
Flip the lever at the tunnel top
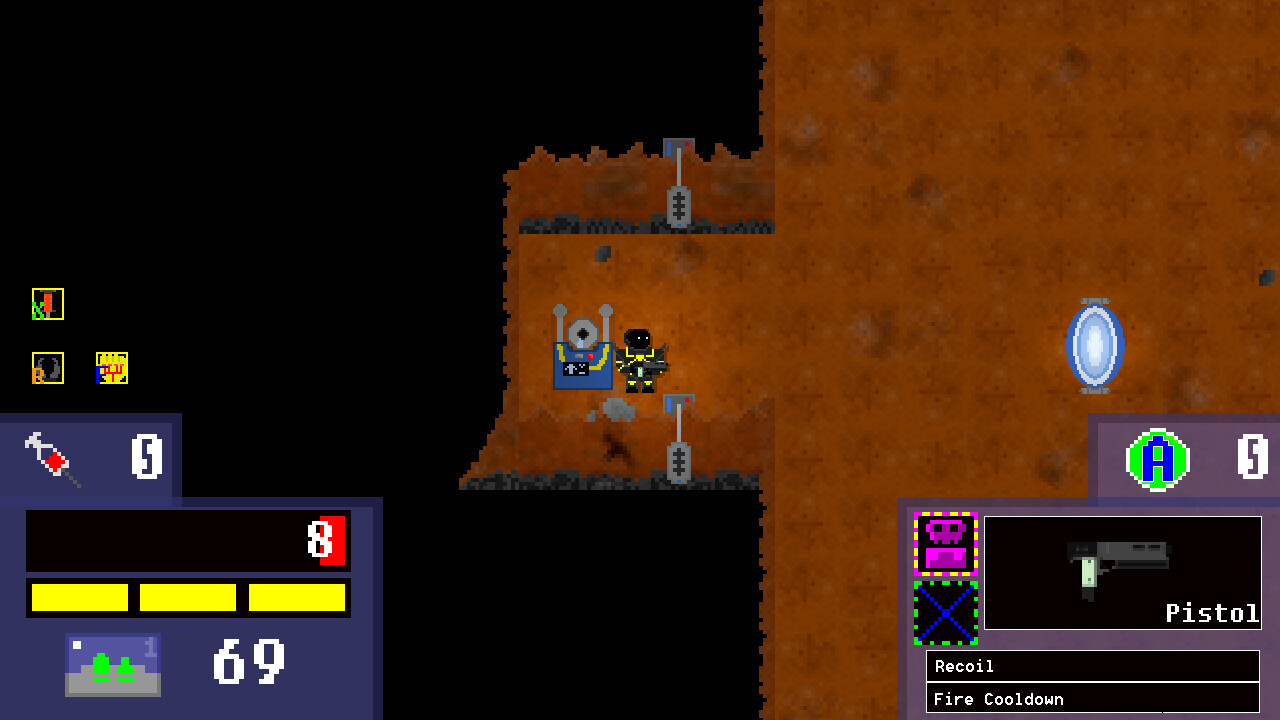point(678,190)
